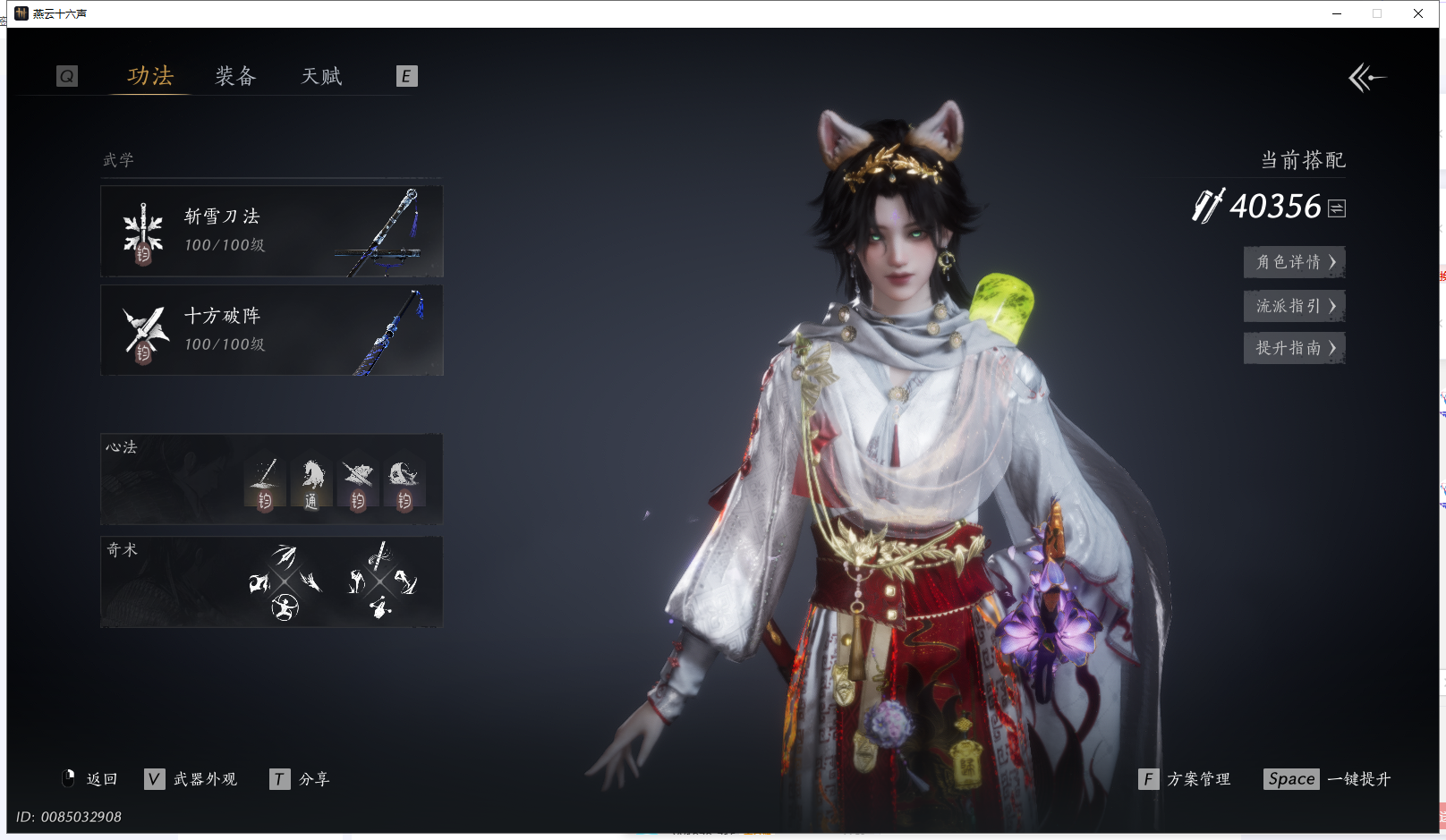Viewport: 1446px width, 840px height.
Task: Open the 心法 inner arts panel
Action: tap(271, 479)
